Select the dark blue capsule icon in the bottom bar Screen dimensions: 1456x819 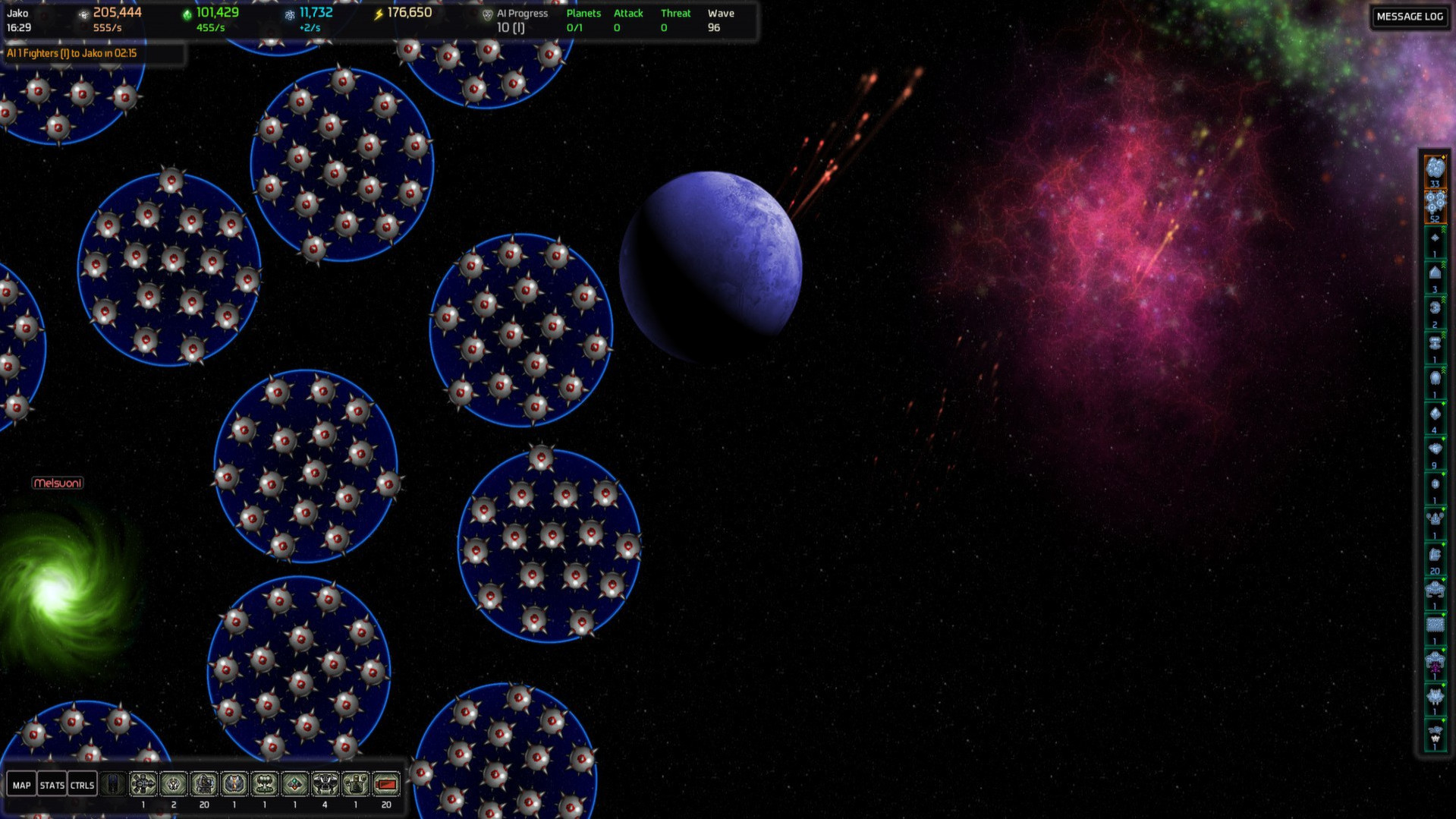tap(113, 784)
